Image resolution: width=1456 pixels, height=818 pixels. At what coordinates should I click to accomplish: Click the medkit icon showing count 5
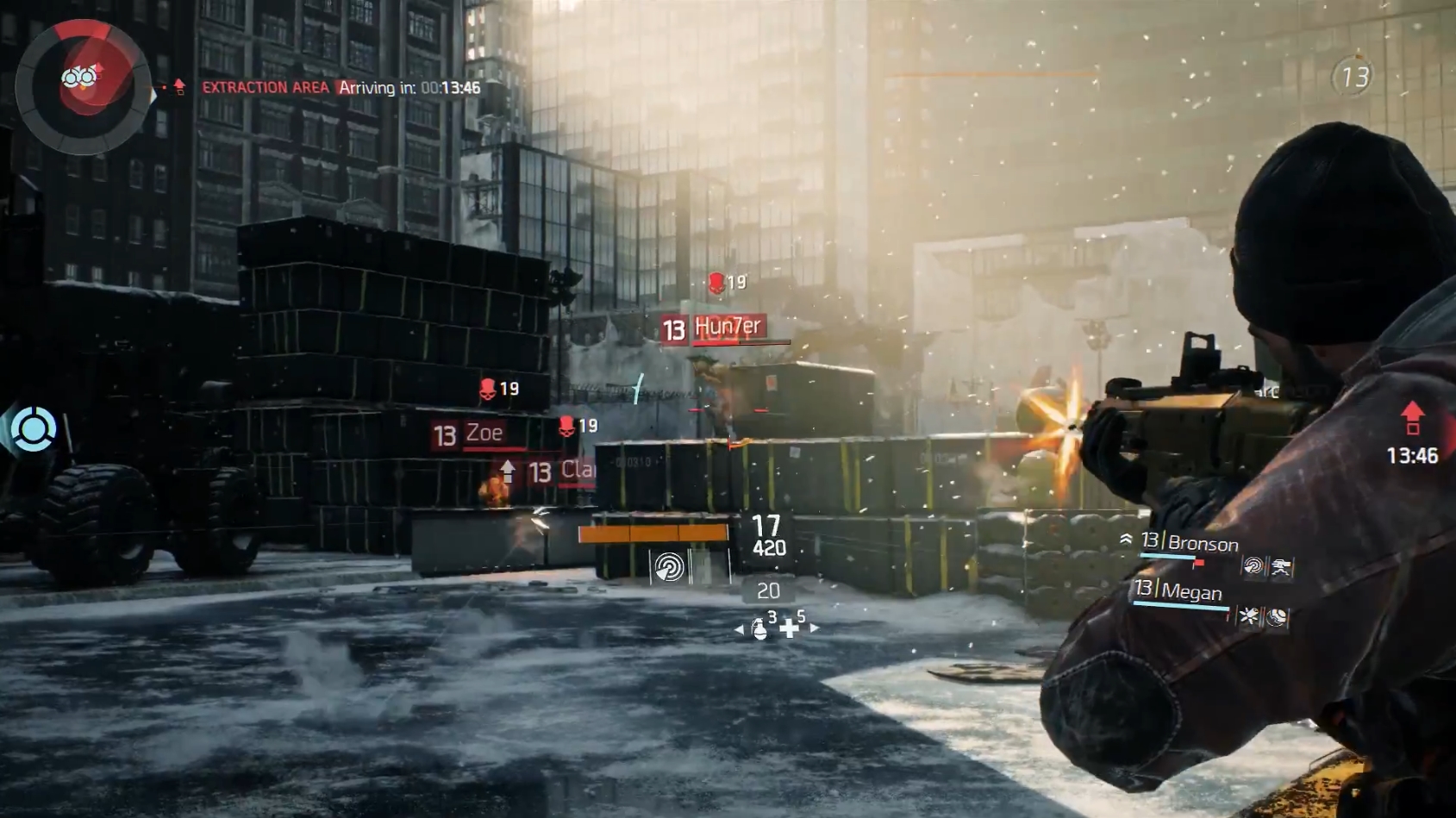click(x=790, y=630)
